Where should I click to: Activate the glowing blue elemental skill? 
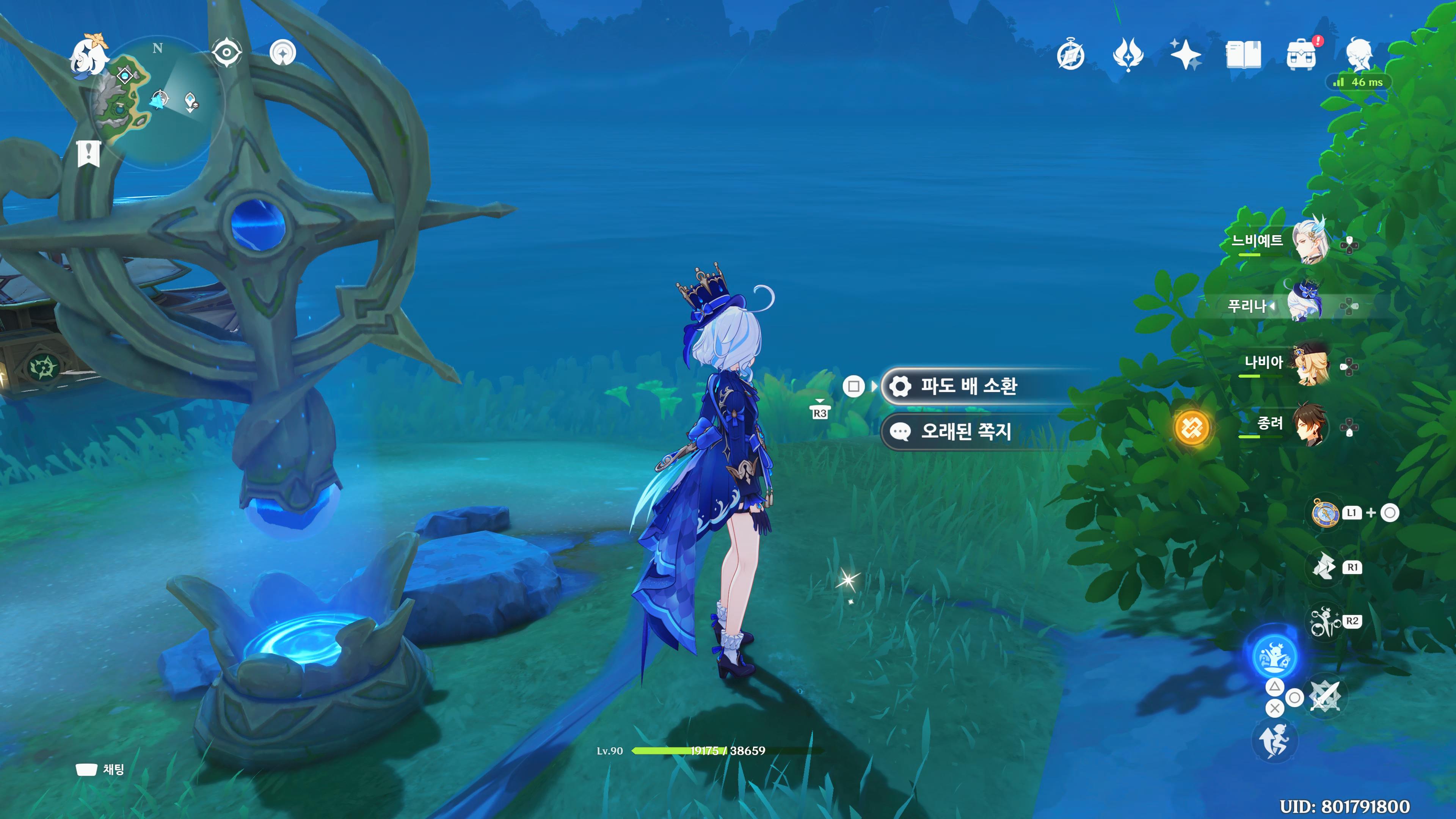(1274, 657)
